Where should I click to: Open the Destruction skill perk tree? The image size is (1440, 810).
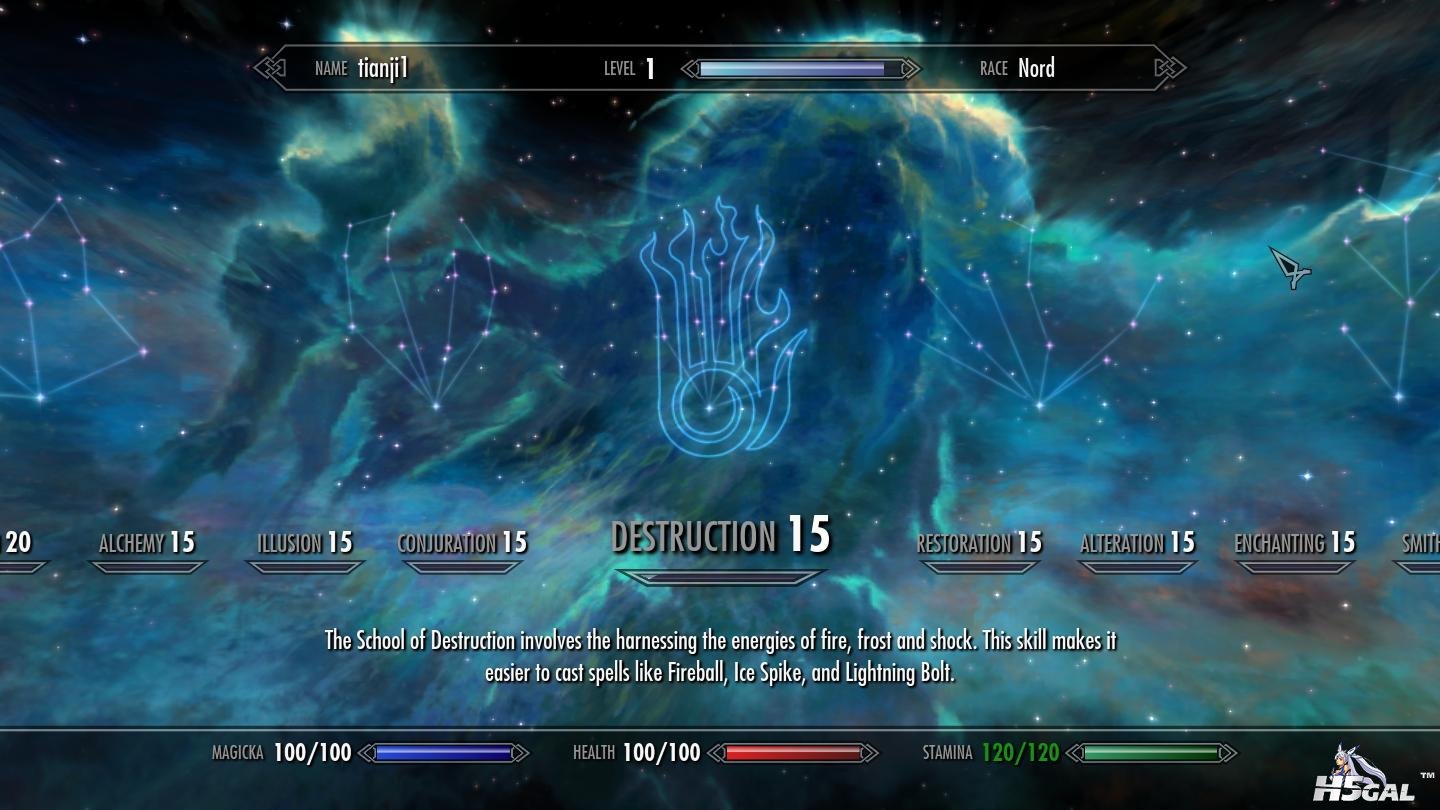(720, 537)
